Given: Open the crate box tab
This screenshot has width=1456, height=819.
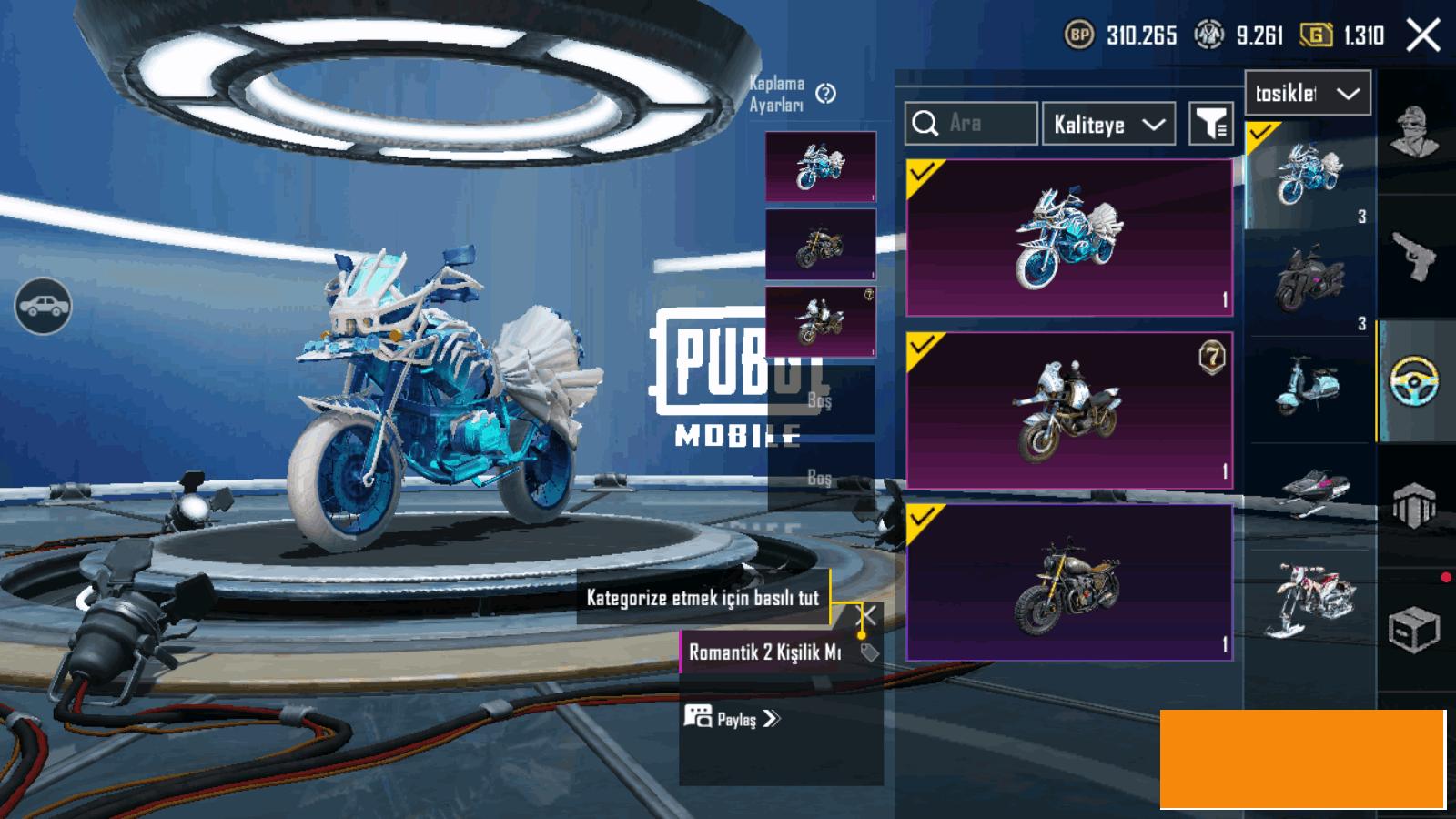Looking at the screenshot, I should click(1413, 630).
